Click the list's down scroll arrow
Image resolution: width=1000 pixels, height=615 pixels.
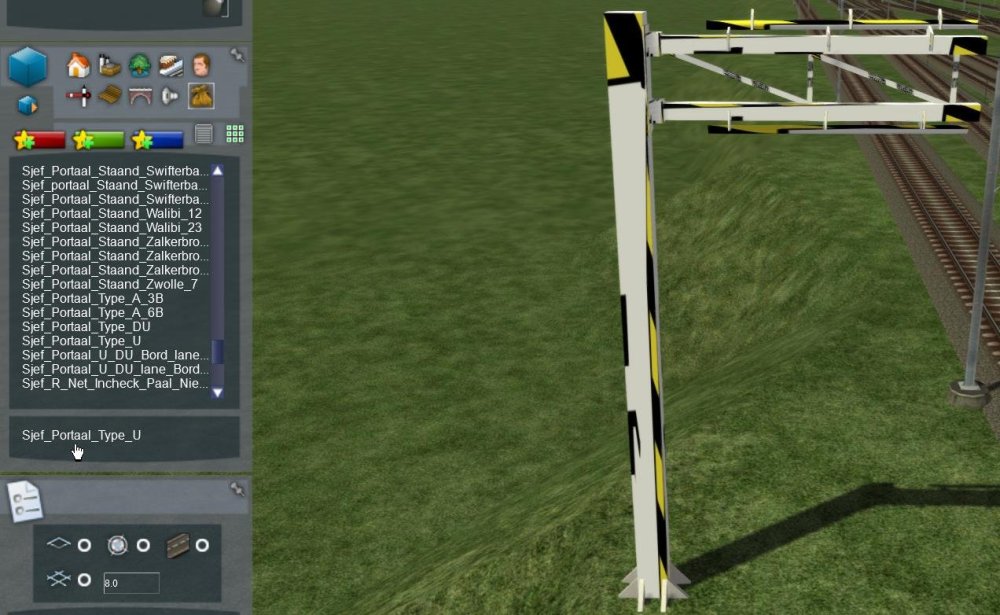(217, 393)
